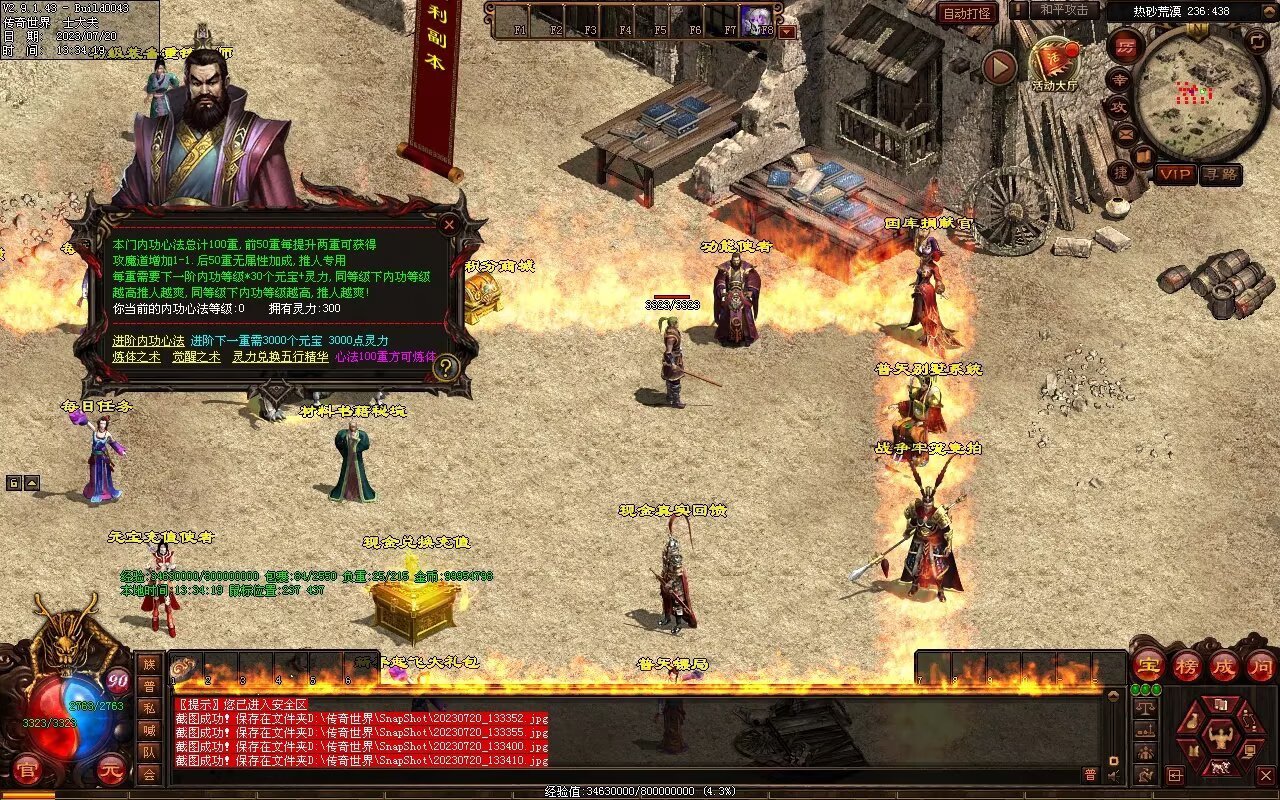Choose the 进阶内功心法 dialogue option

click(x=148, y=341)
